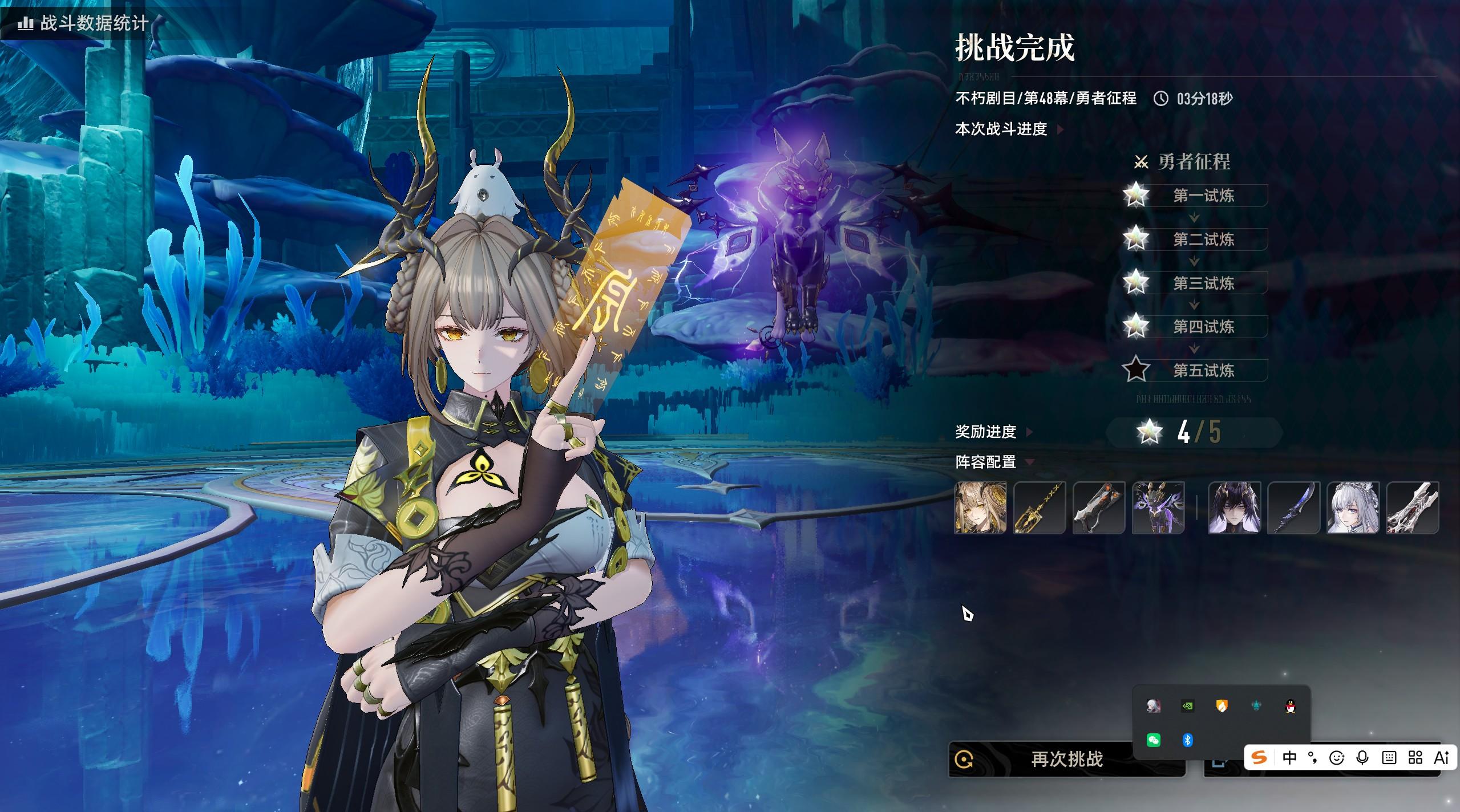Select the 第二试炼 trial row
Viewport: 1460px width, 812px height.
point(1203,239)
